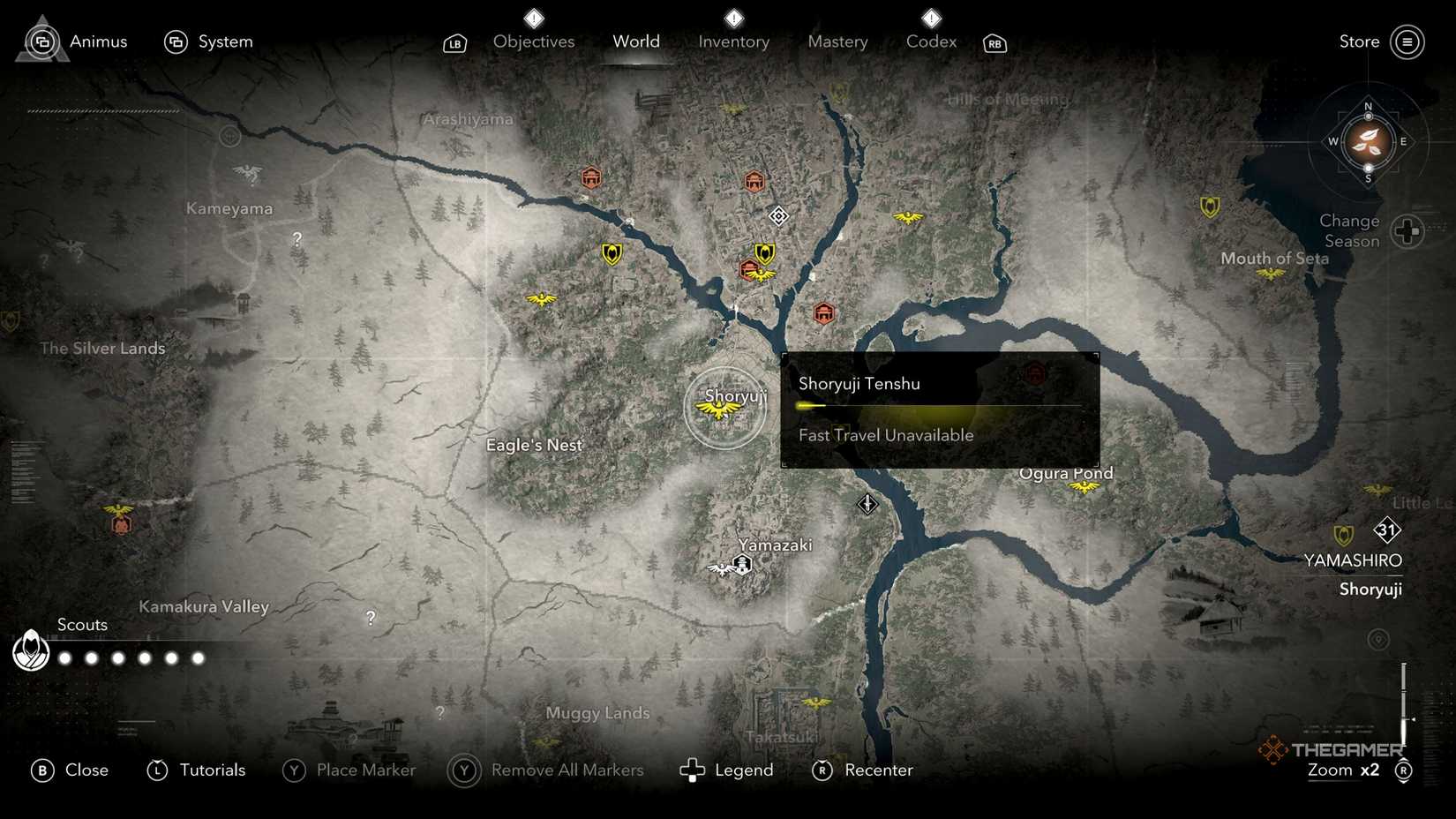Click the white diamond objective marker near Kyoto
This screenshot has width=1456, height=819.
778,215
